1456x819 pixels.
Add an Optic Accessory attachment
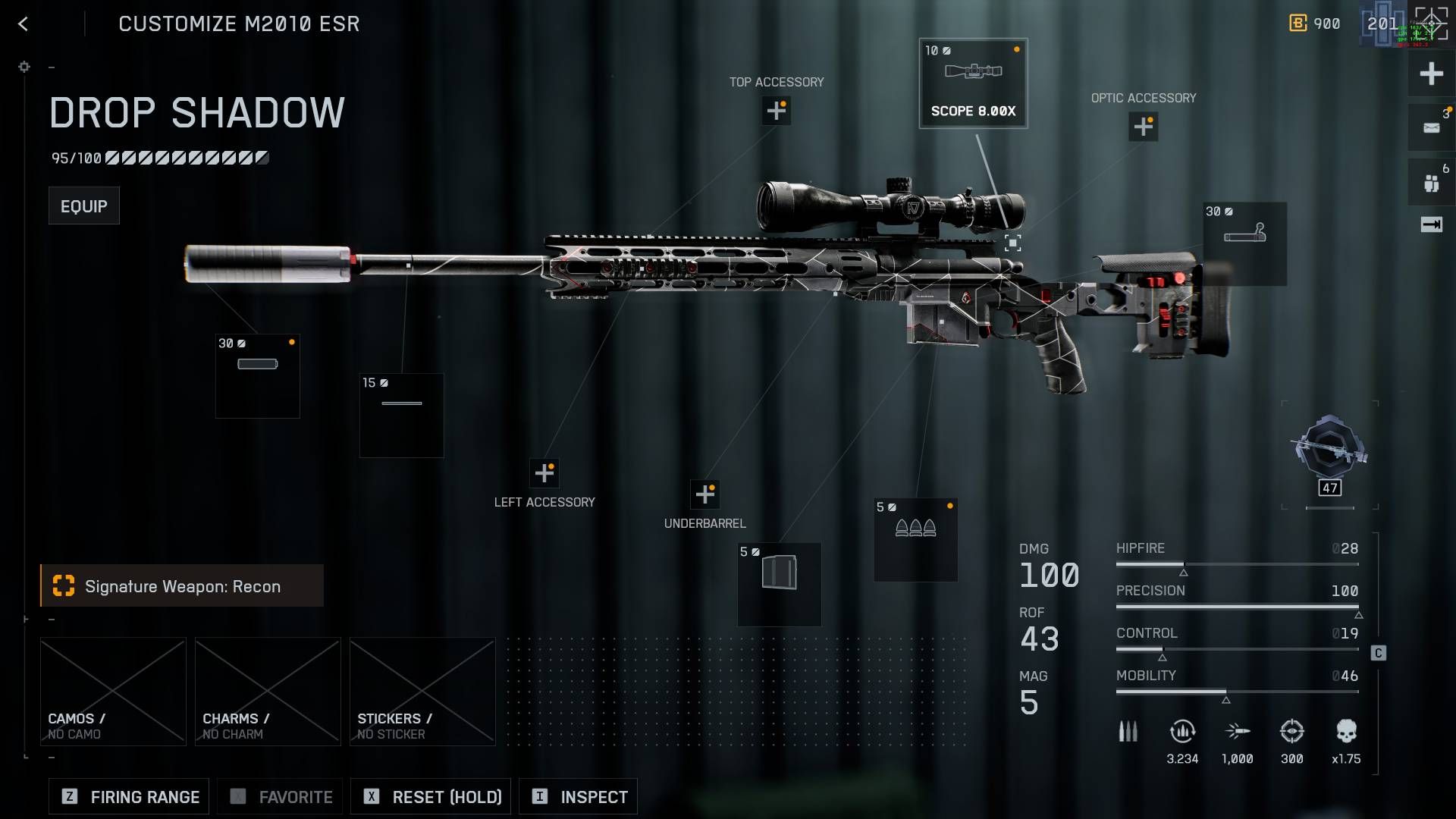click(1144, 126)
